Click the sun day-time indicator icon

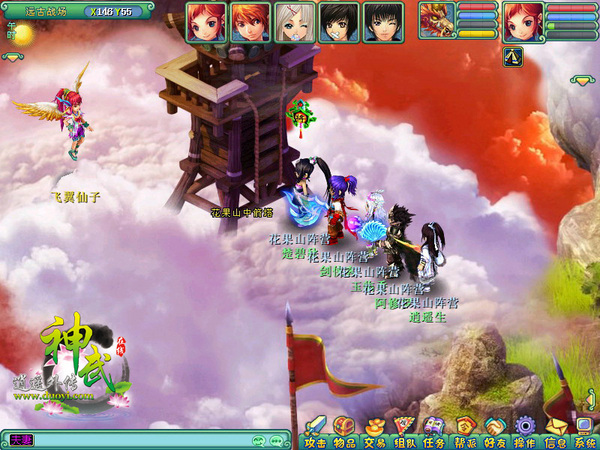pos(22,35)
